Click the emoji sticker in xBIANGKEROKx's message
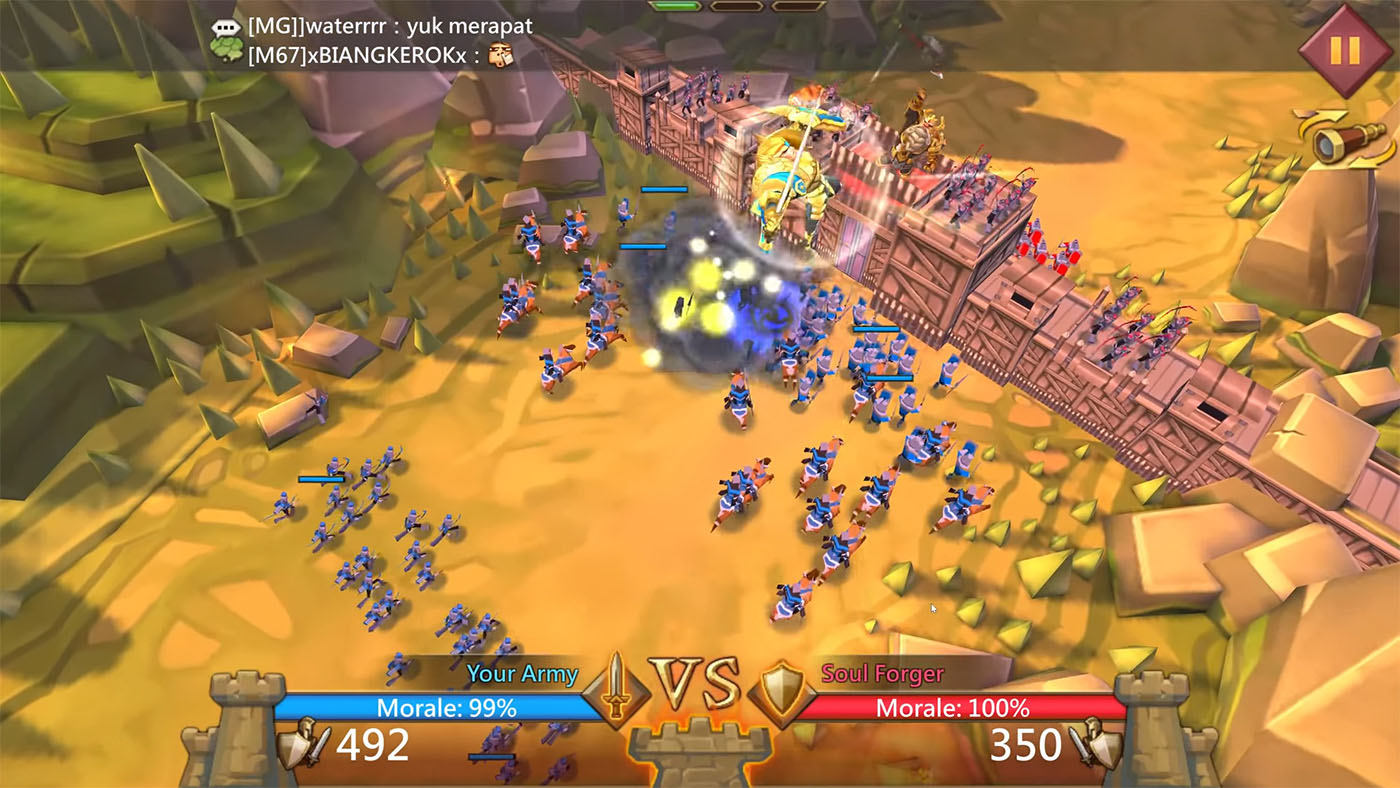Viewport: 1400px width, 788px height. point(503,56)
